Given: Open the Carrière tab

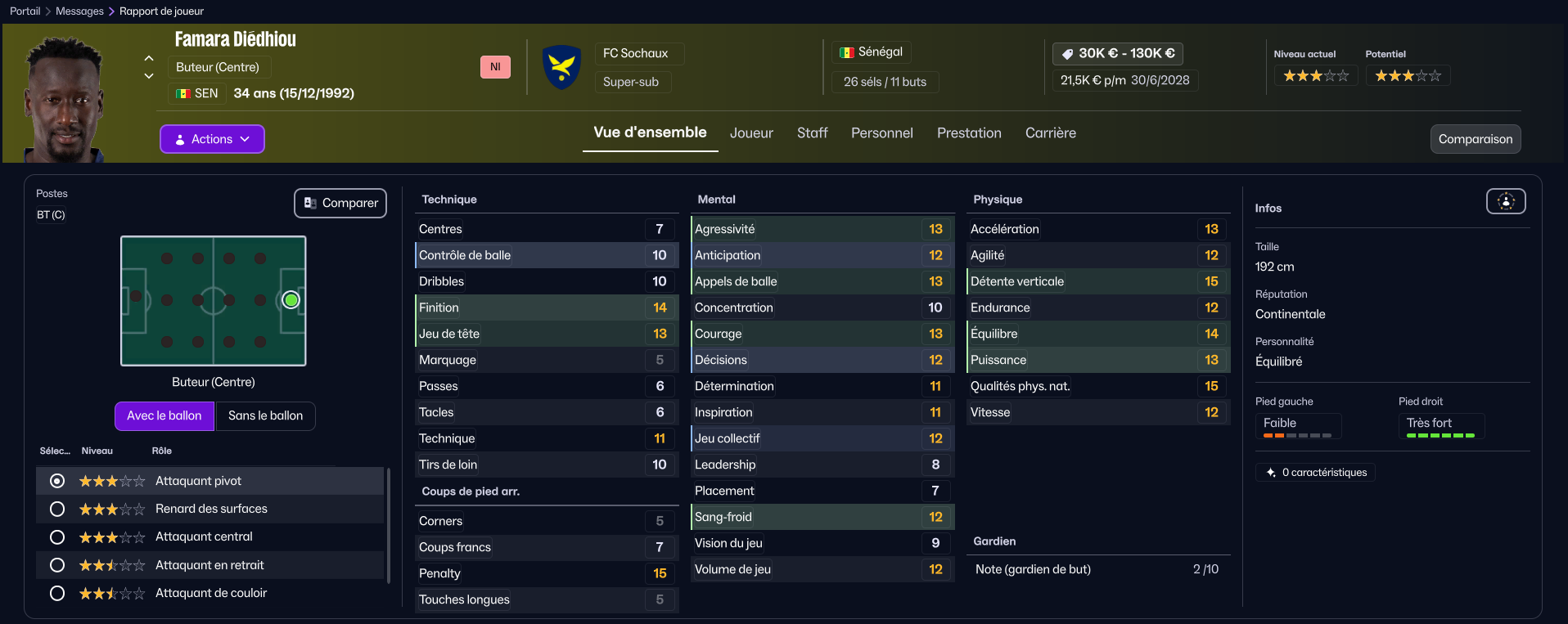Looking at the screenshot, I should pyautogui.click(x=1050, y=132).
